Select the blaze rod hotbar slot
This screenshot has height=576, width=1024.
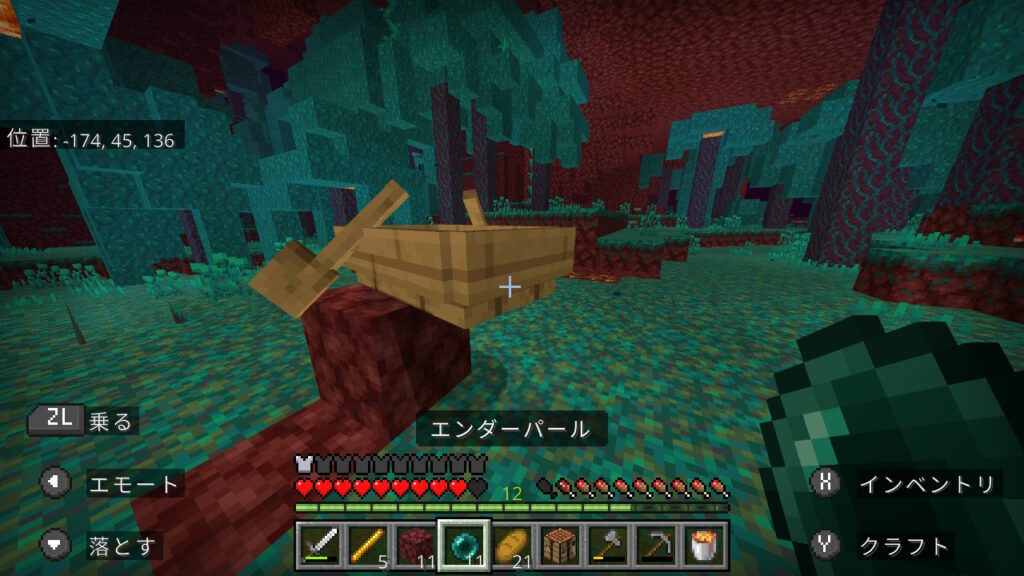[366, 546]
